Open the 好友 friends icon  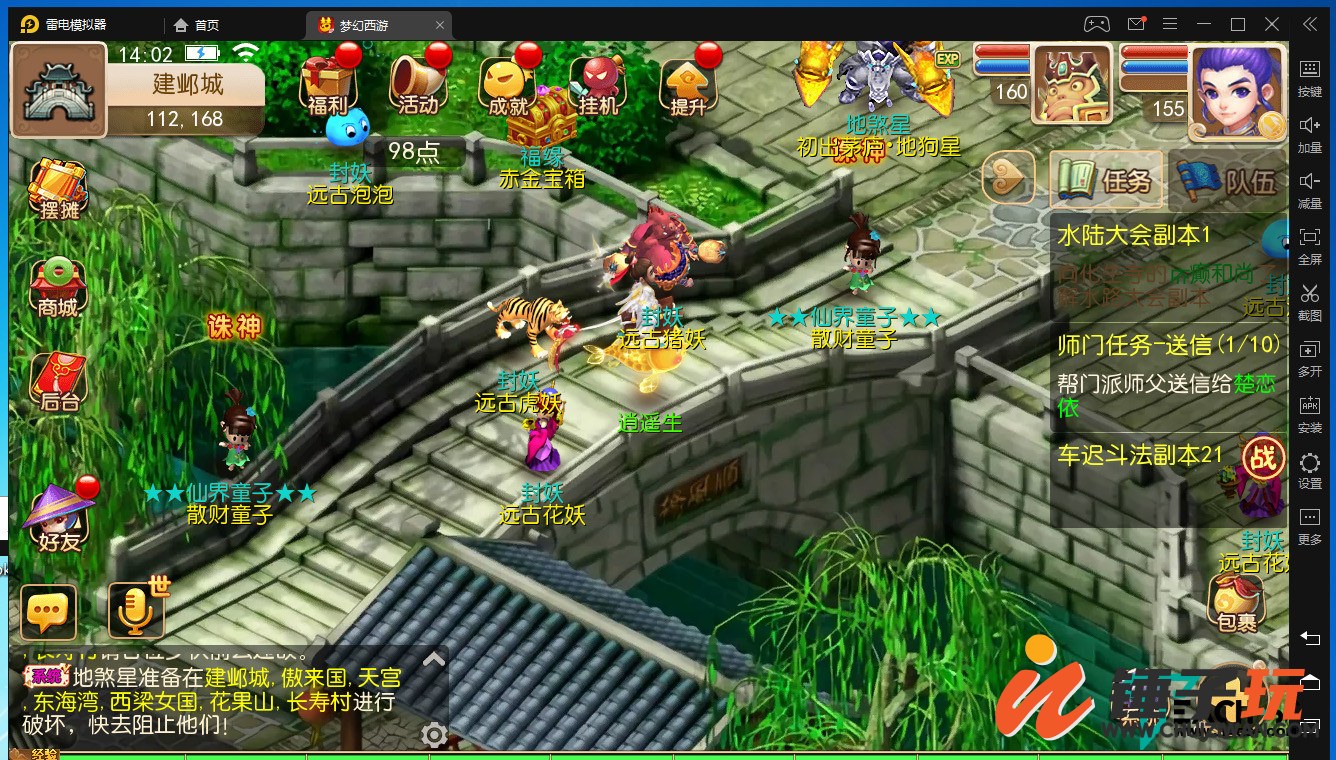[58, 517]
